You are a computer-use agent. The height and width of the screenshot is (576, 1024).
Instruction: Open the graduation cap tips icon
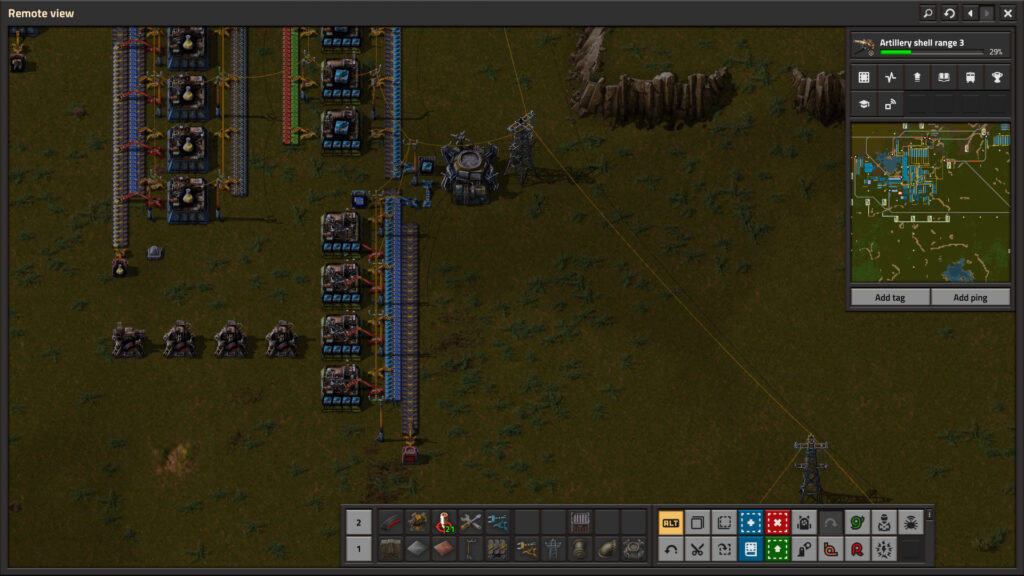point(864,104)
